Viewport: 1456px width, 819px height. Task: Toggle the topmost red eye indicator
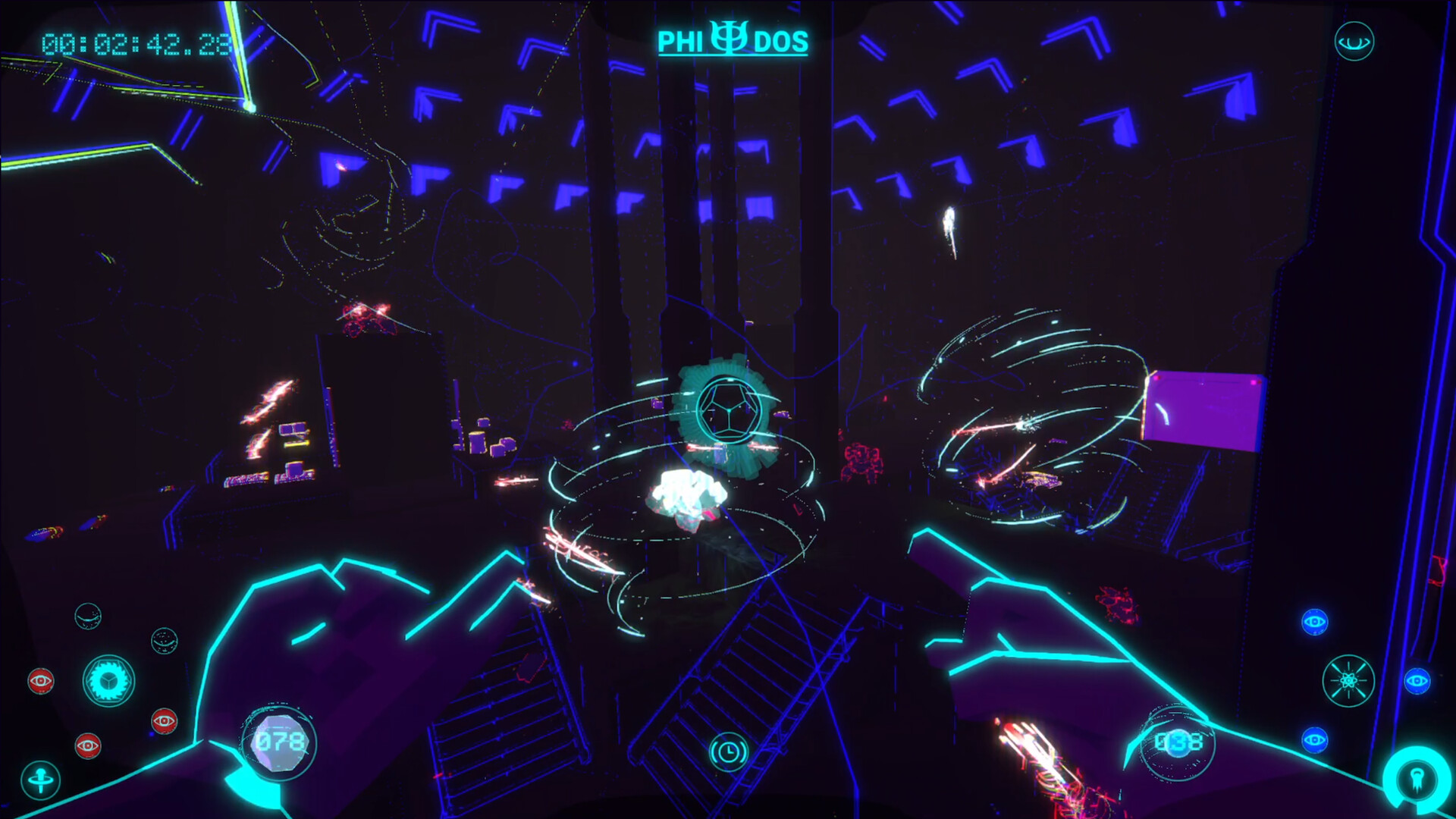click(x=42, y=681)
